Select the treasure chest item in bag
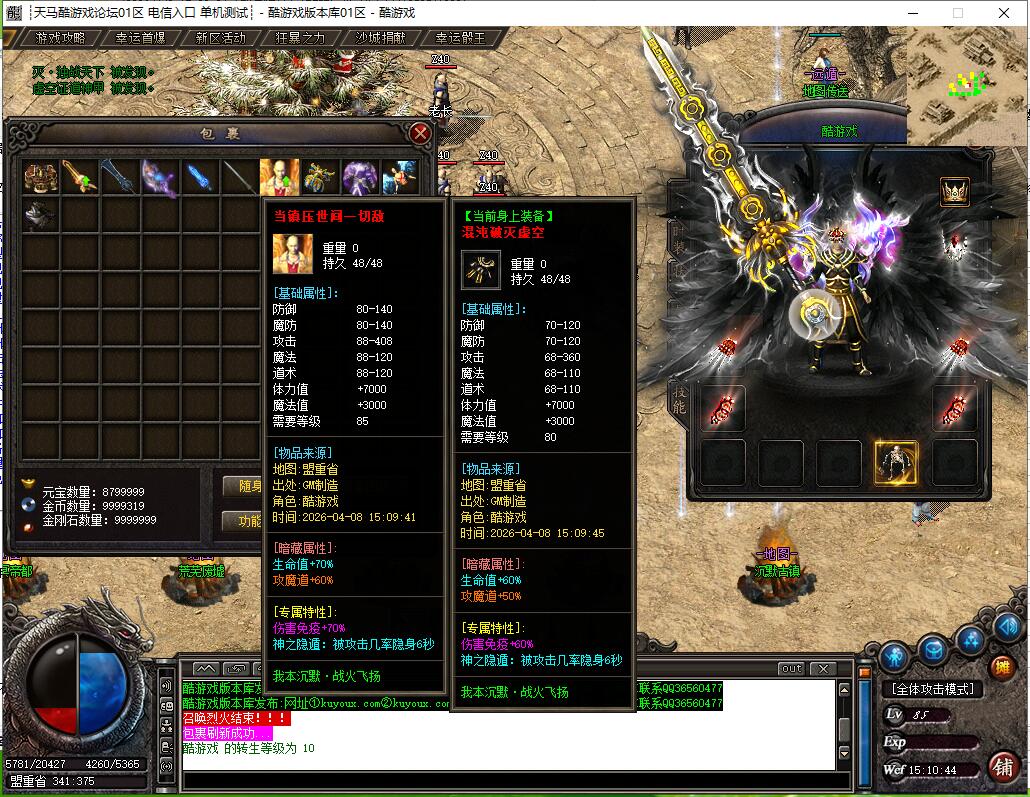 pyautogui.click(x=40, y=177)
